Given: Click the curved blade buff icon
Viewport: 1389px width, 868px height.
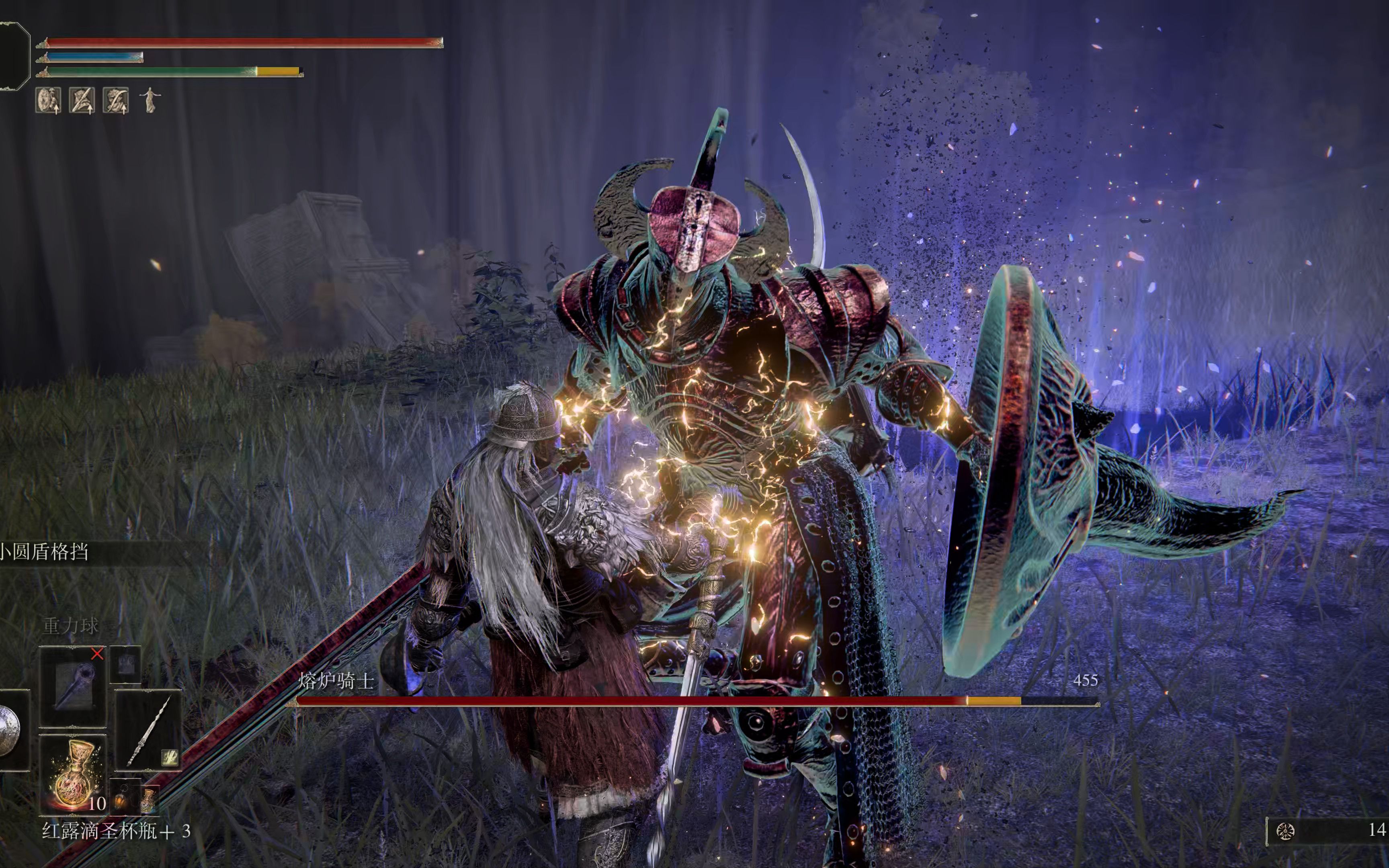Looking at the screenshot, I should (115, 100).
